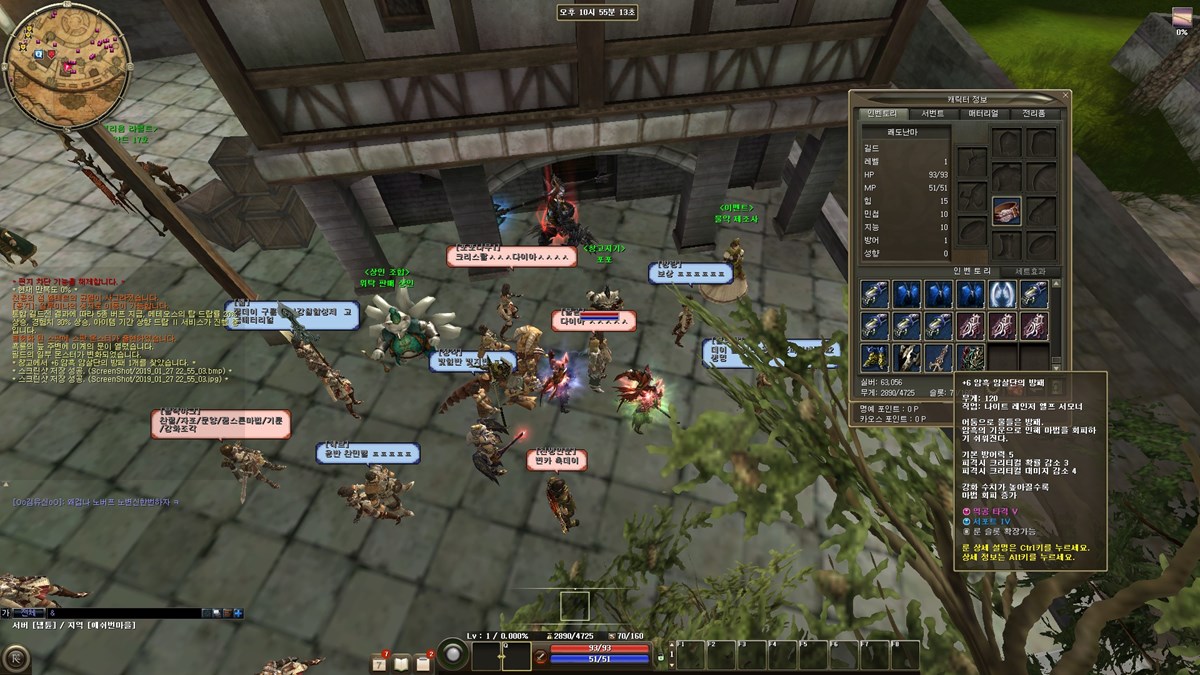
Task: Toggle the green hotbar lock icon
Action: coord(660,658)
